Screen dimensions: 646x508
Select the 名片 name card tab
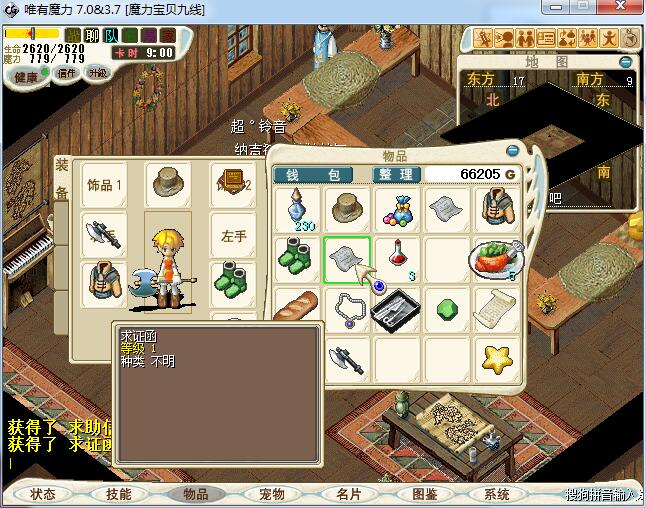pos(348,494)
